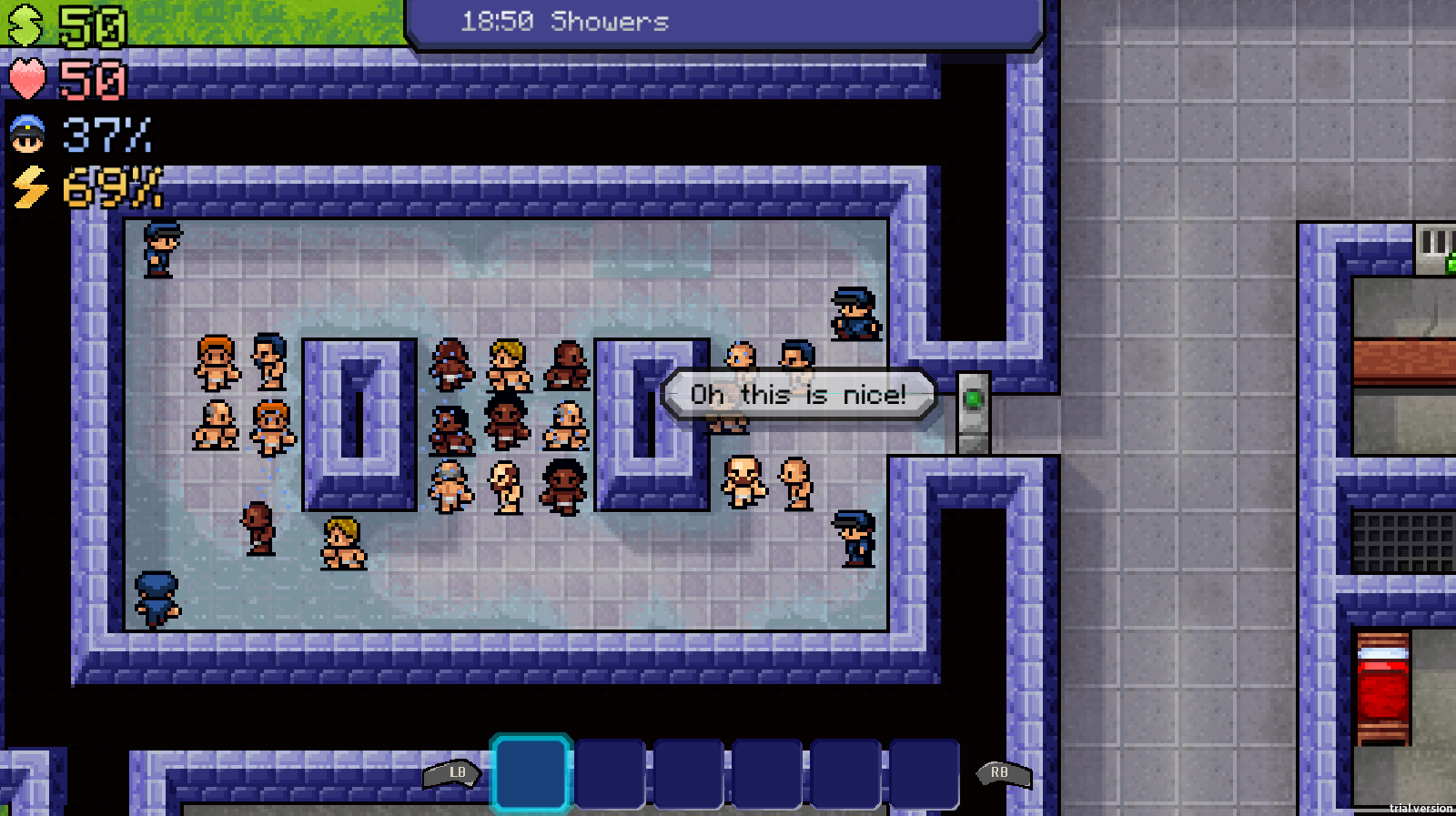Select the Showers title text

coord(611,22)
